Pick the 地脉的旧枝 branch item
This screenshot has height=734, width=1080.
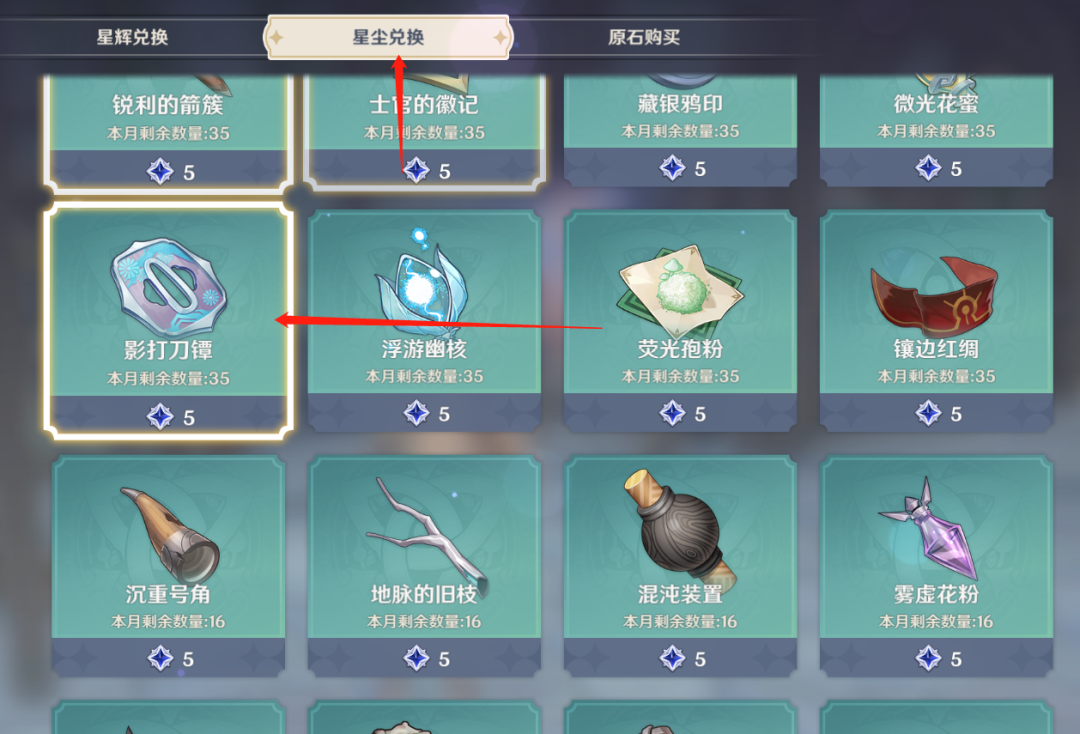tap(424, 562)
